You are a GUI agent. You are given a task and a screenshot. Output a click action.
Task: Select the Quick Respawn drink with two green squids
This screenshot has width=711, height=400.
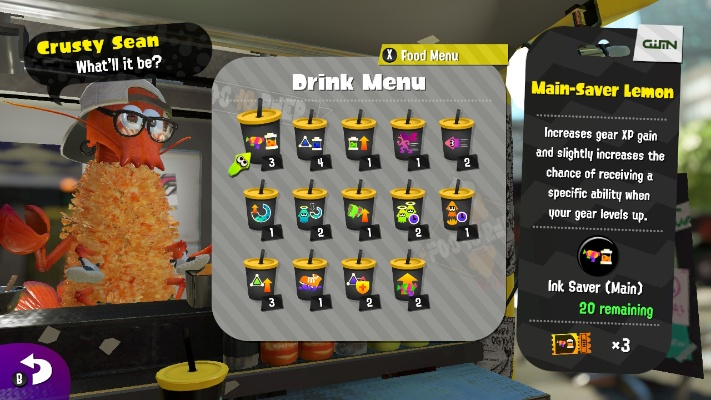tap(407, 208)
